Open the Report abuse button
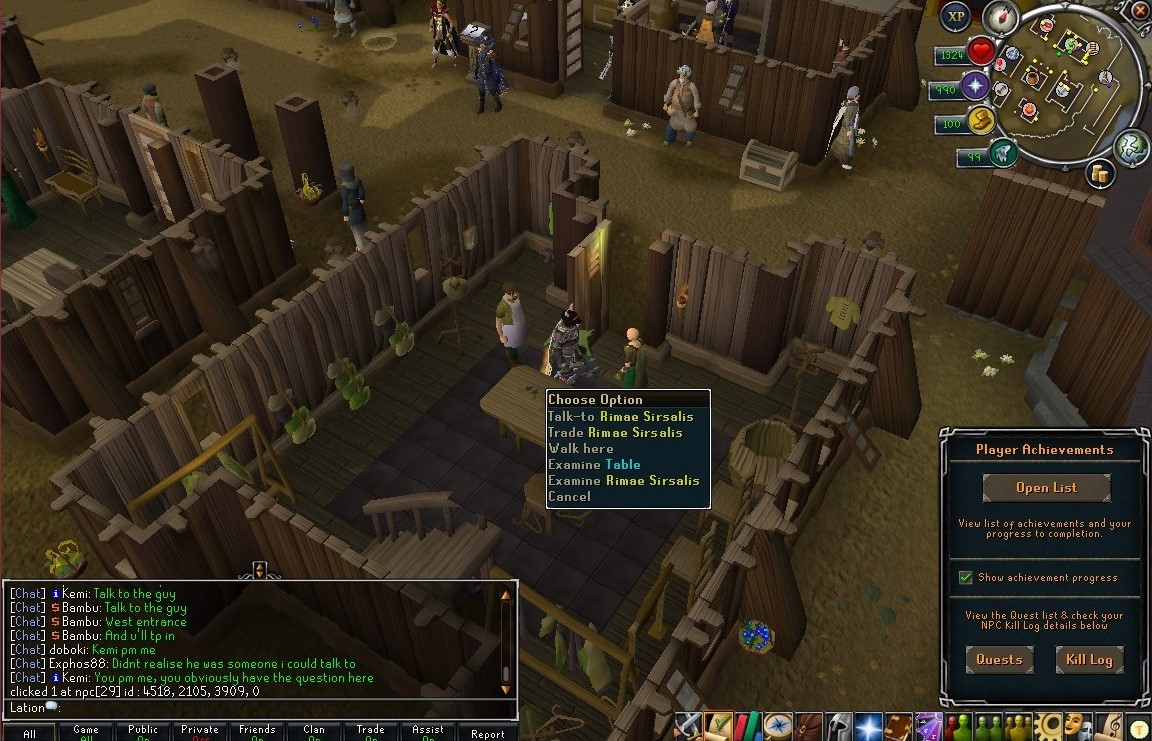Image resolution: width=1152 pixels, height=741 pixels. [487, 733]
